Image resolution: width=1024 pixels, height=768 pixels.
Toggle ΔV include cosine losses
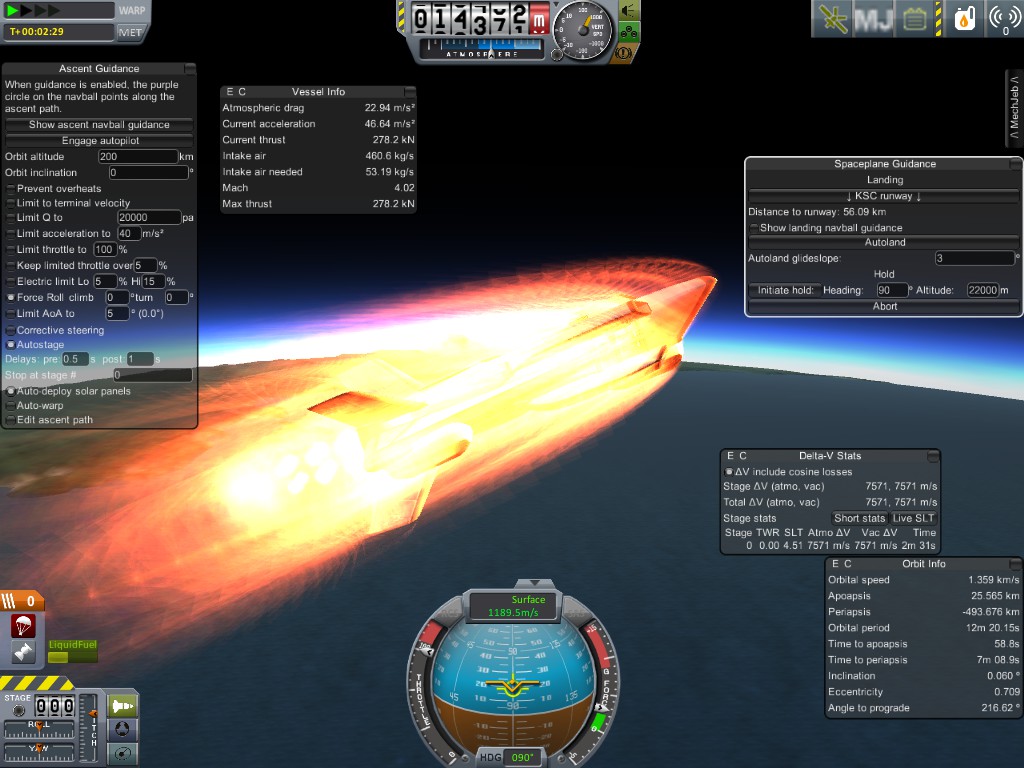click(x=729, y=472)
